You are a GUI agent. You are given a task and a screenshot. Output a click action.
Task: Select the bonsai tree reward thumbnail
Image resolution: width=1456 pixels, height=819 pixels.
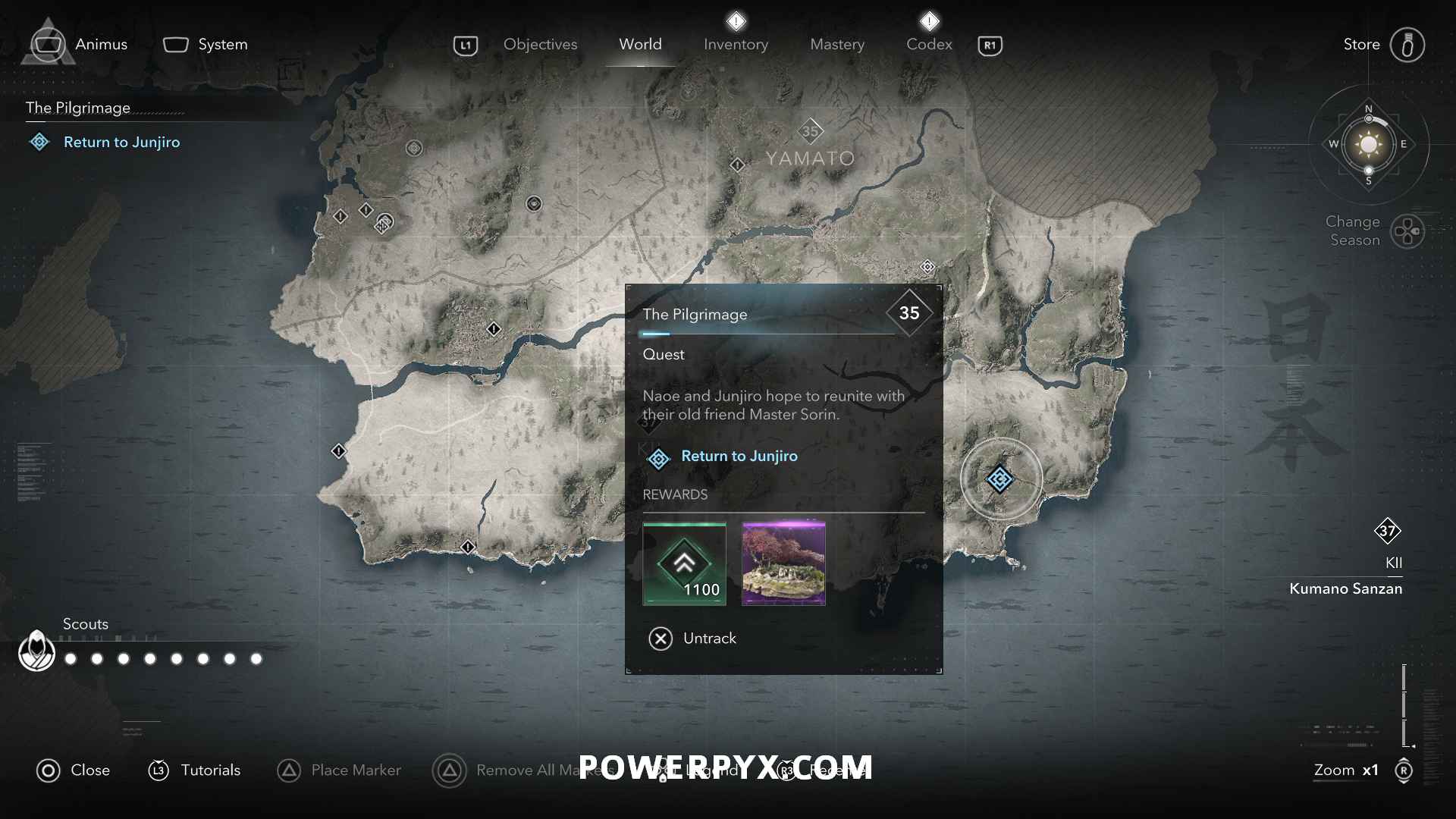pos(783,563)
